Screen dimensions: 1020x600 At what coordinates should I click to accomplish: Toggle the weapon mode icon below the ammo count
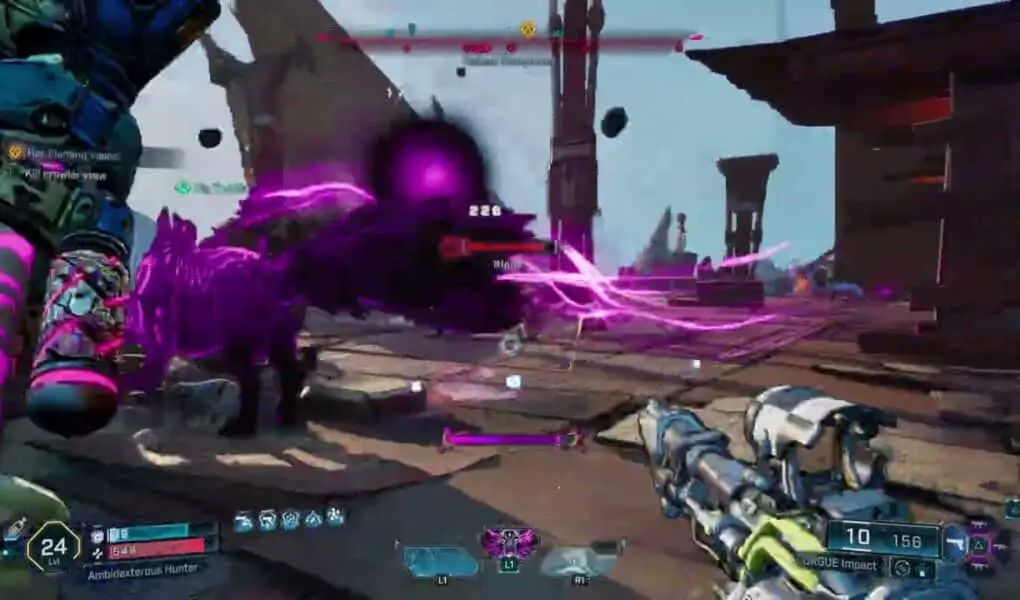point(903,568)
